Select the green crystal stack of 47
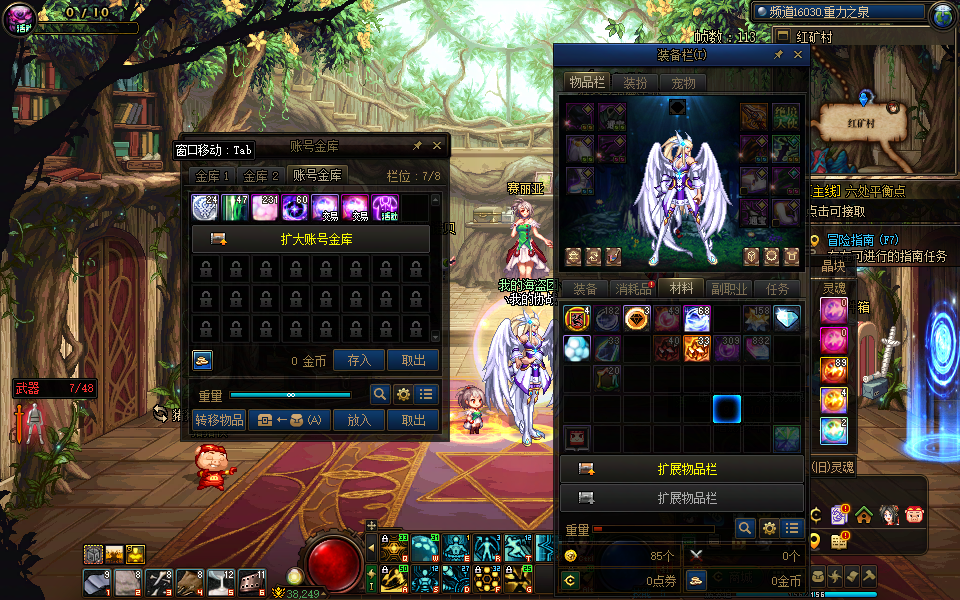This screenshot has width=960, height=600. pos(235,208)
